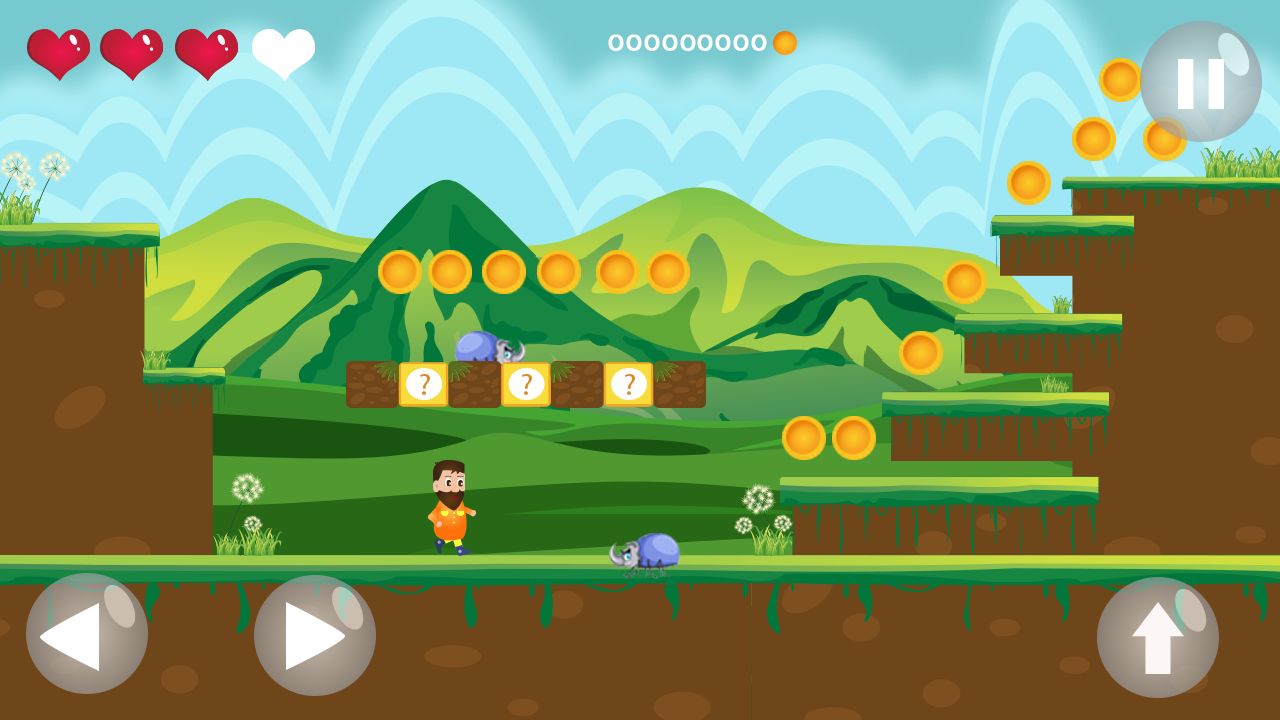Click the leftmost question mark block
Image resolution: width=1280 pixels, height=720 pixels.
pyautogui.click(x=423, y=382)
